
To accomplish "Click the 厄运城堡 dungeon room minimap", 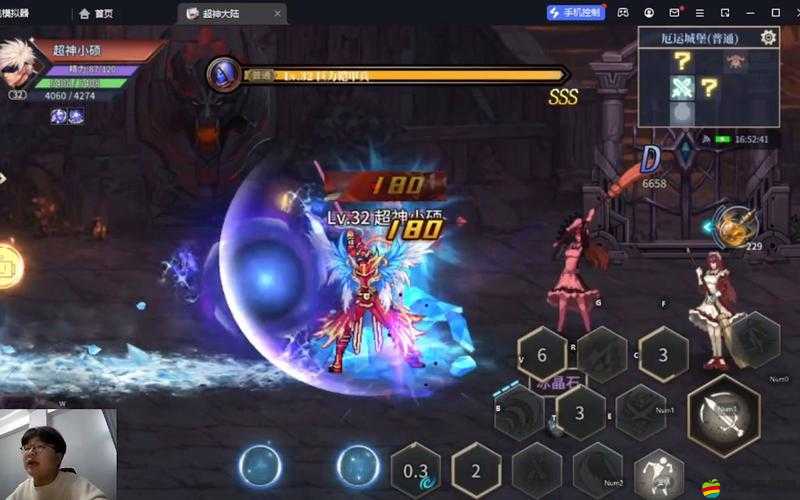I will click(x=708, y=88).
